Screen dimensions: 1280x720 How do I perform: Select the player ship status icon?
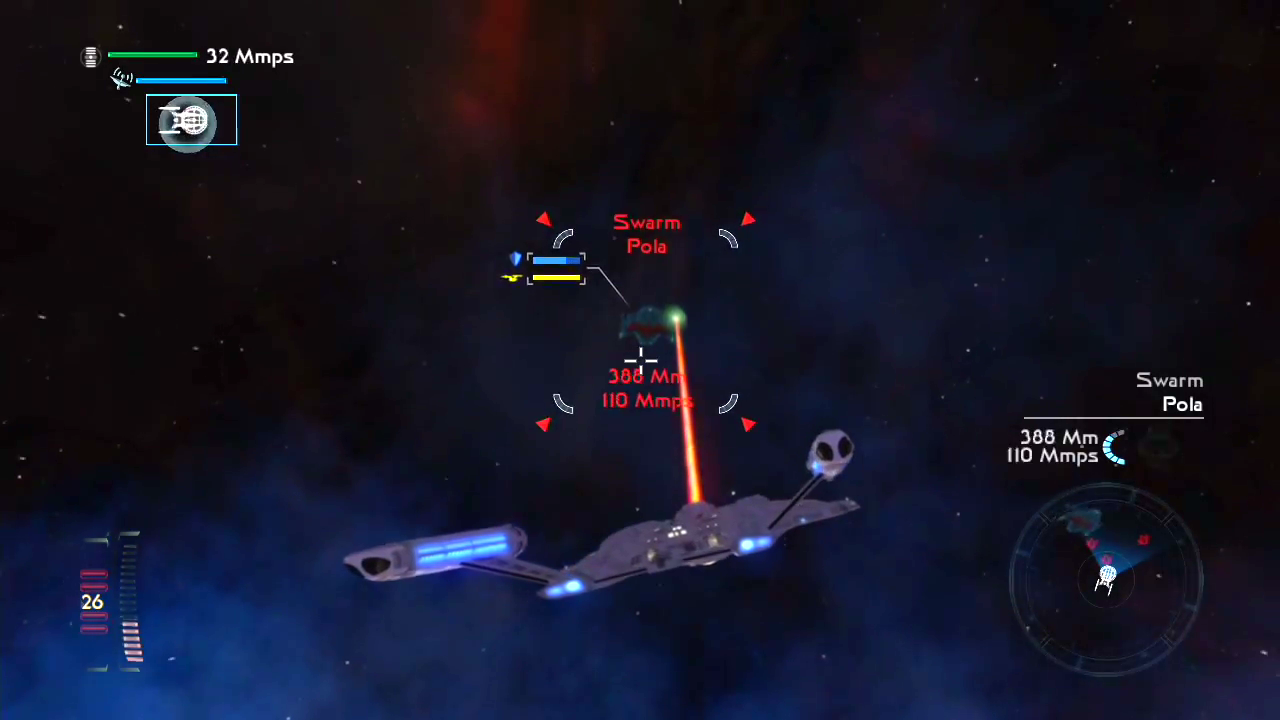click(191, 120)
